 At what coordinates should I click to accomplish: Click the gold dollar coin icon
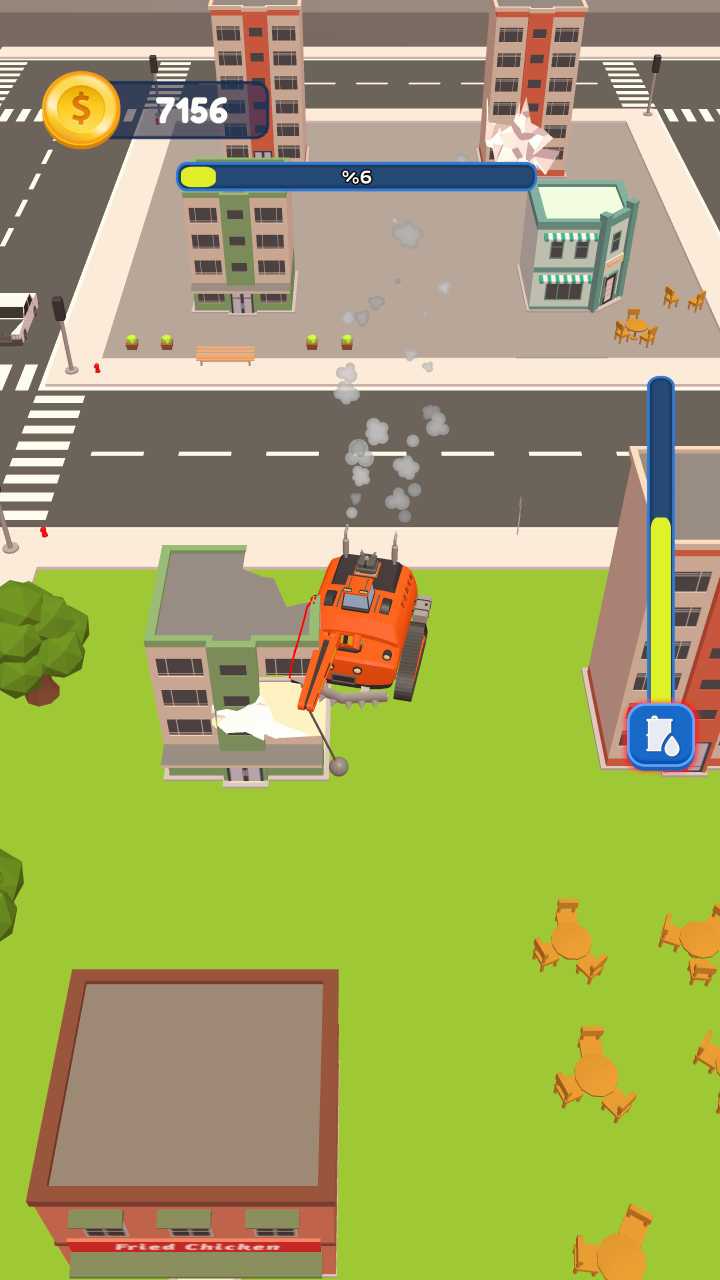click(x=81, y=109)
